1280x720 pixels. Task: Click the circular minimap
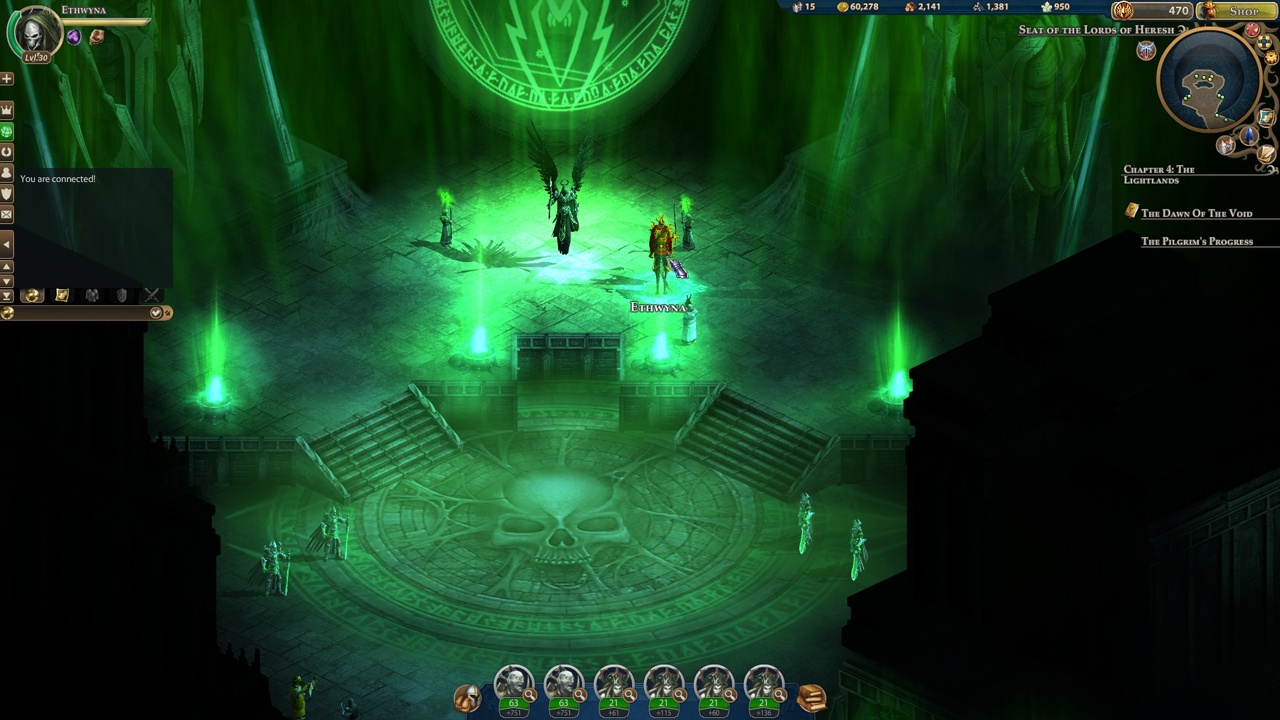tap(1208, 82)
